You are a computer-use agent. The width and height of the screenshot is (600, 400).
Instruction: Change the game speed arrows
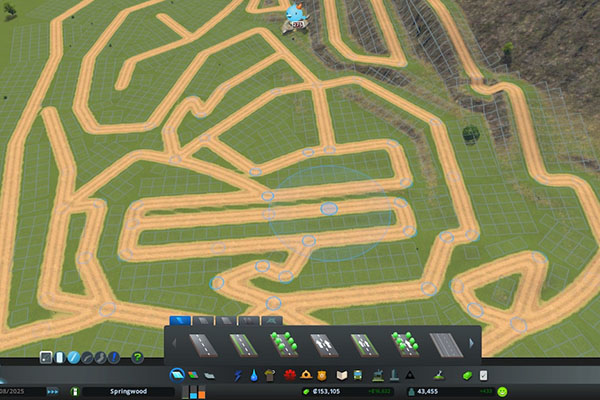point(52,391)
